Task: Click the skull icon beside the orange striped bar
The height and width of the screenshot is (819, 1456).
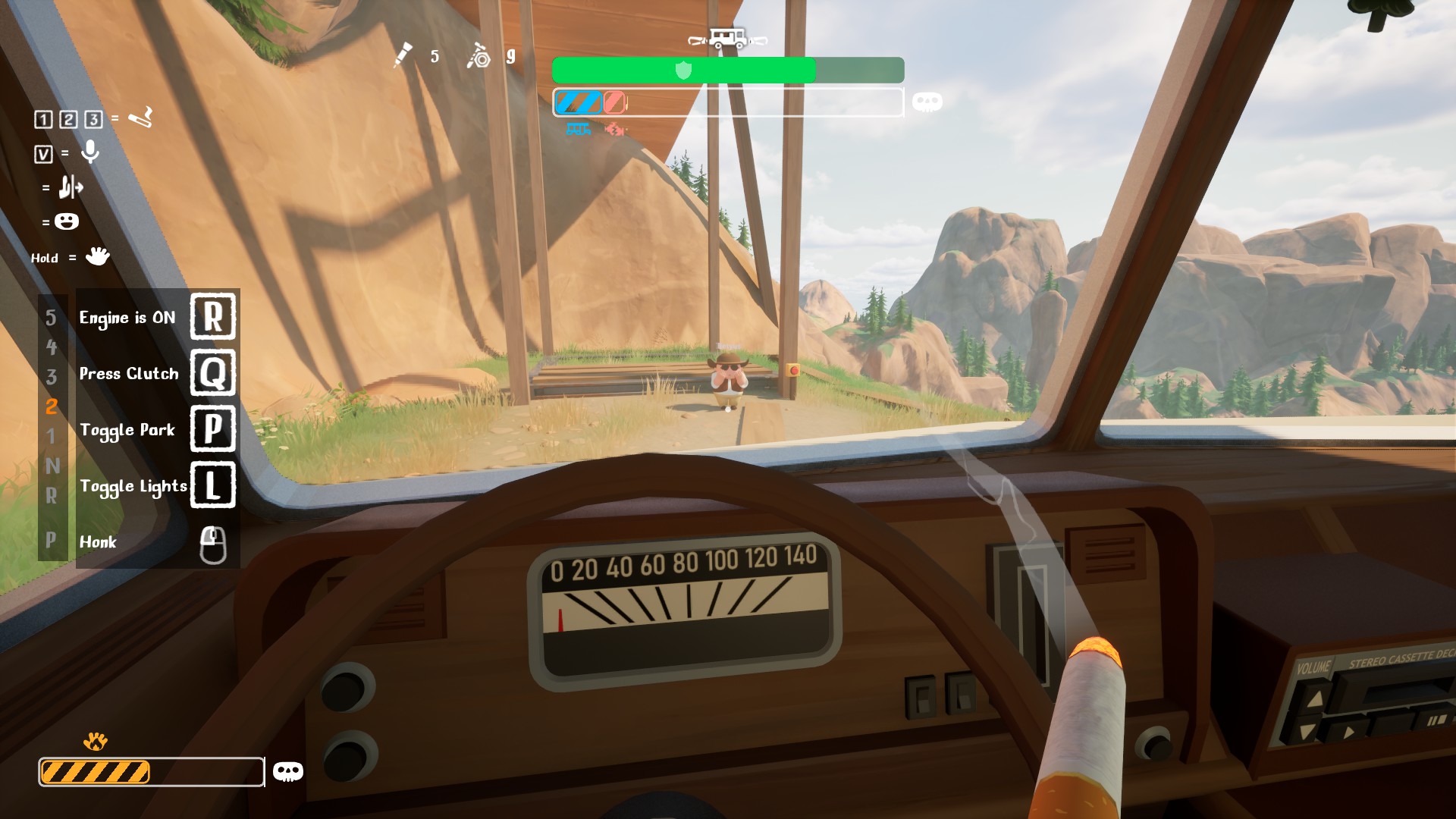Action: (287, 772)
